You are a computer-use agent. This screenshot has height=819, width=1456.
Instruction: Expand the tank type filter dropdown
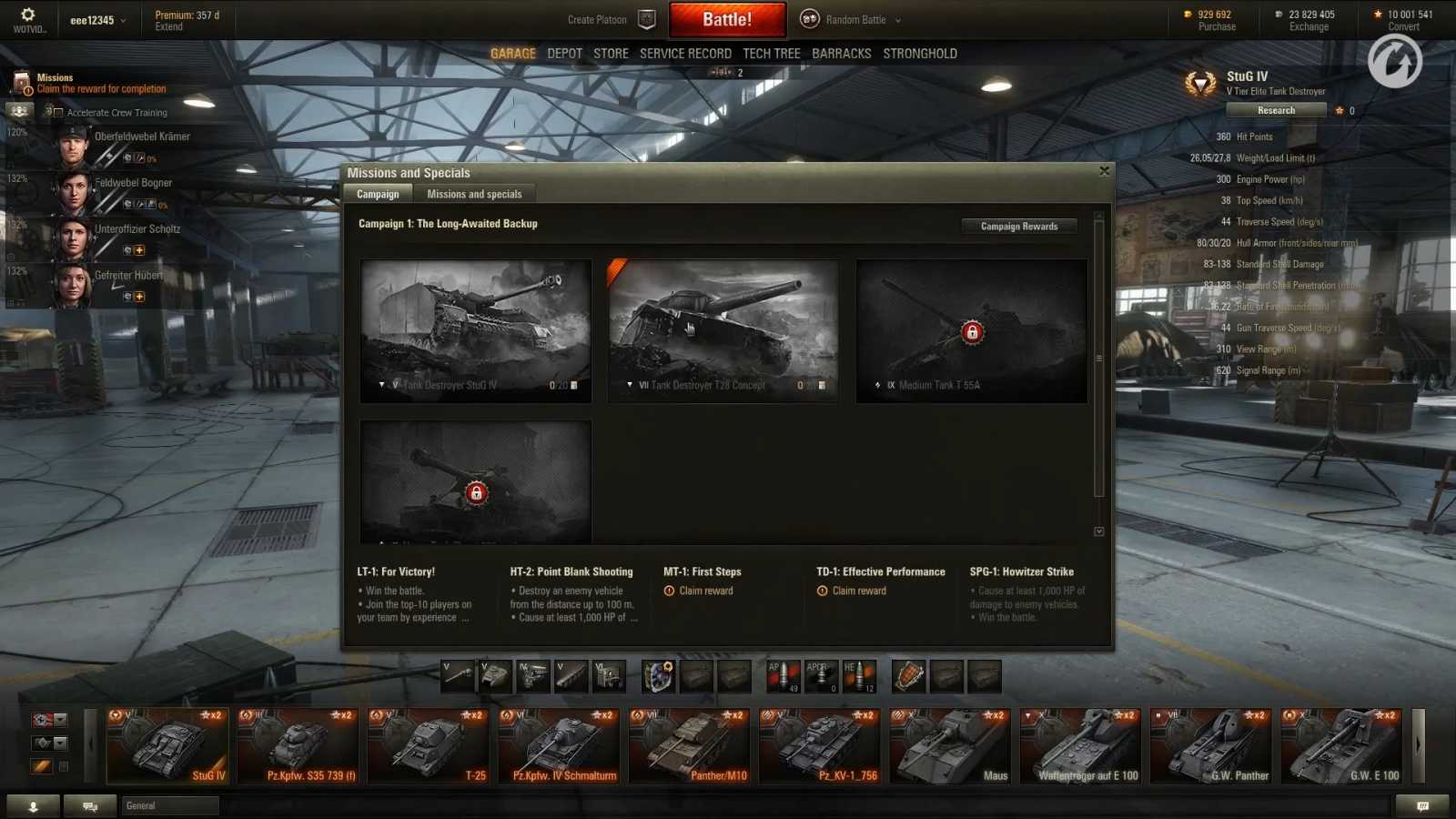coord(60,743)
